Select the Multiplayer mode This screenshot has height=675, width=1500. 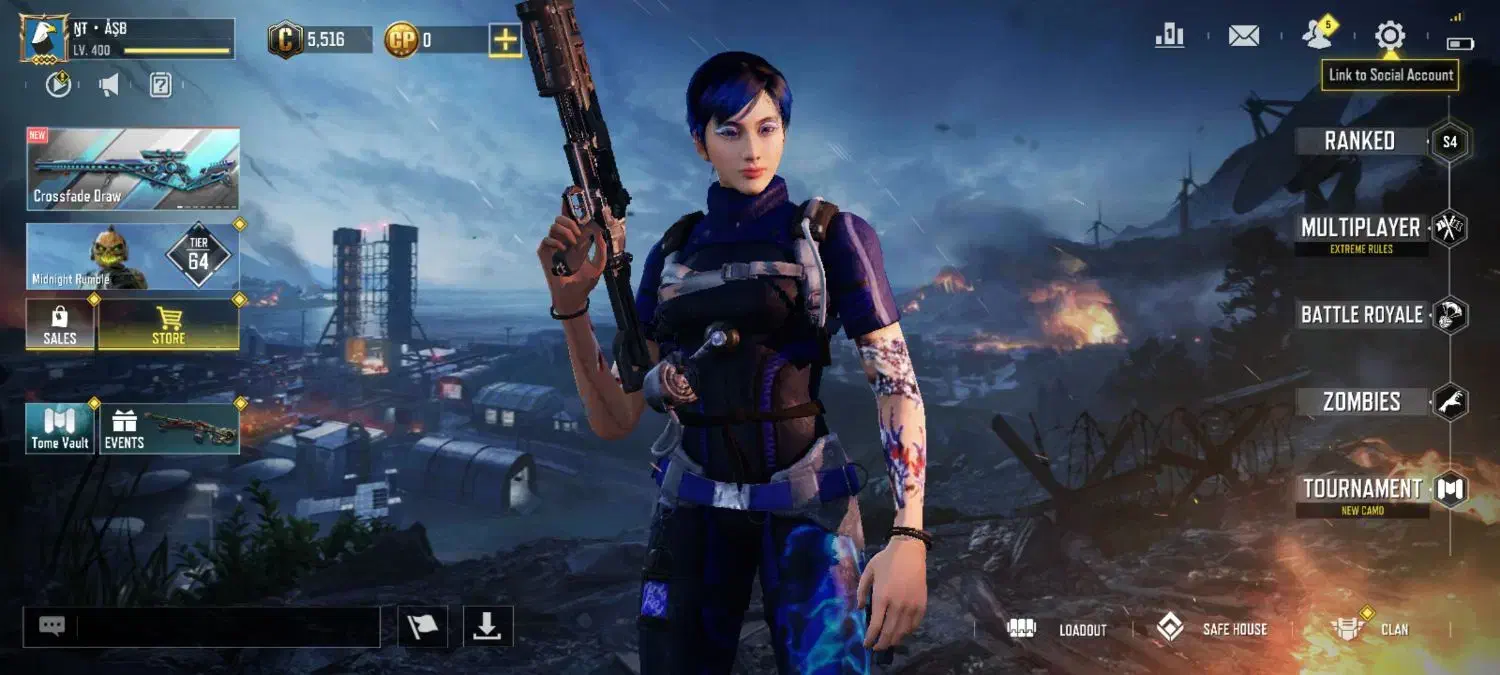click(x=1360, y=228)
